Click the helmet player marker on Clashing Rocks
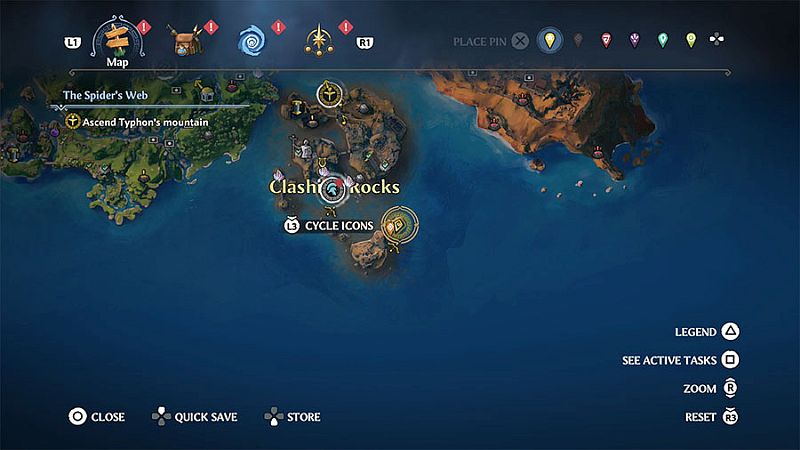Viewport: 800px width, 450px height. coord(332,188)
